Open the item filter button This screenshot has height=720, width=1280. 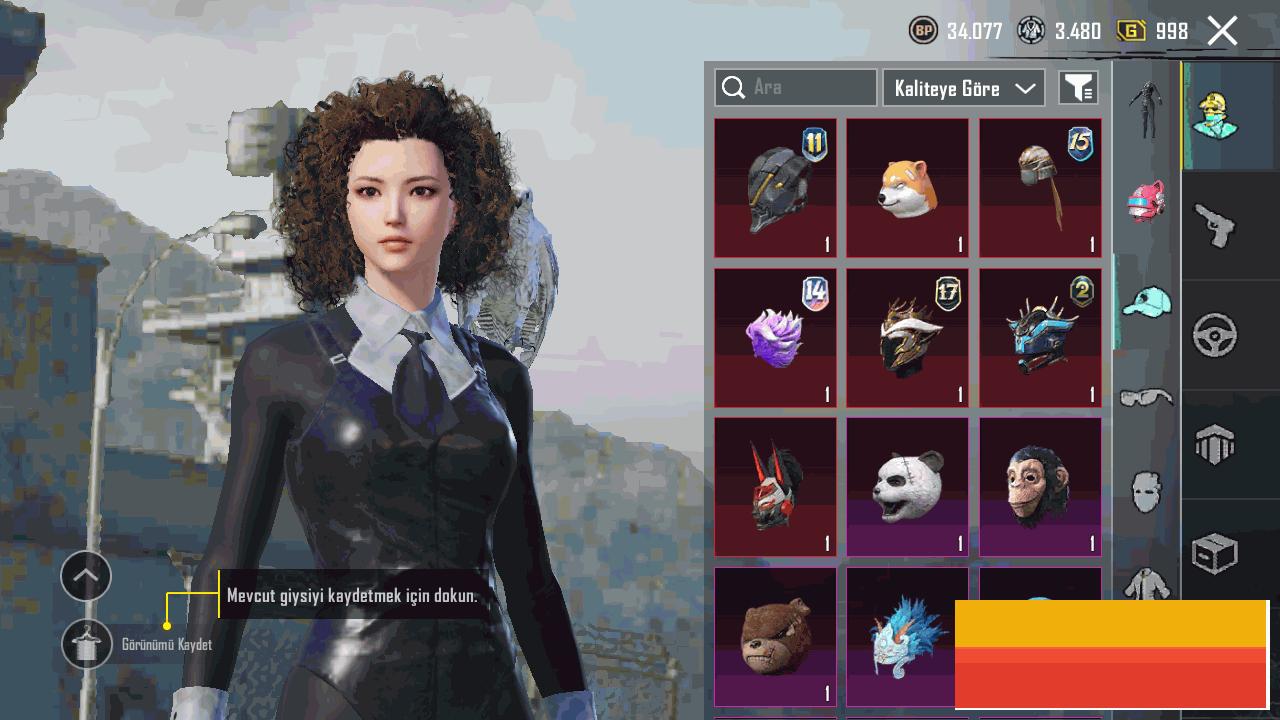[1078, 88]
